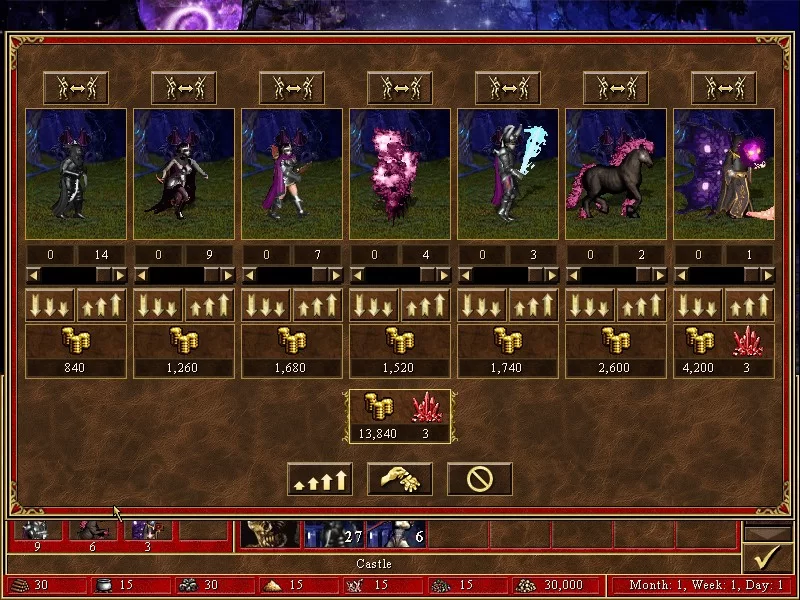Click the gold checkmark button
800x600 pixels.
[768, 558]
